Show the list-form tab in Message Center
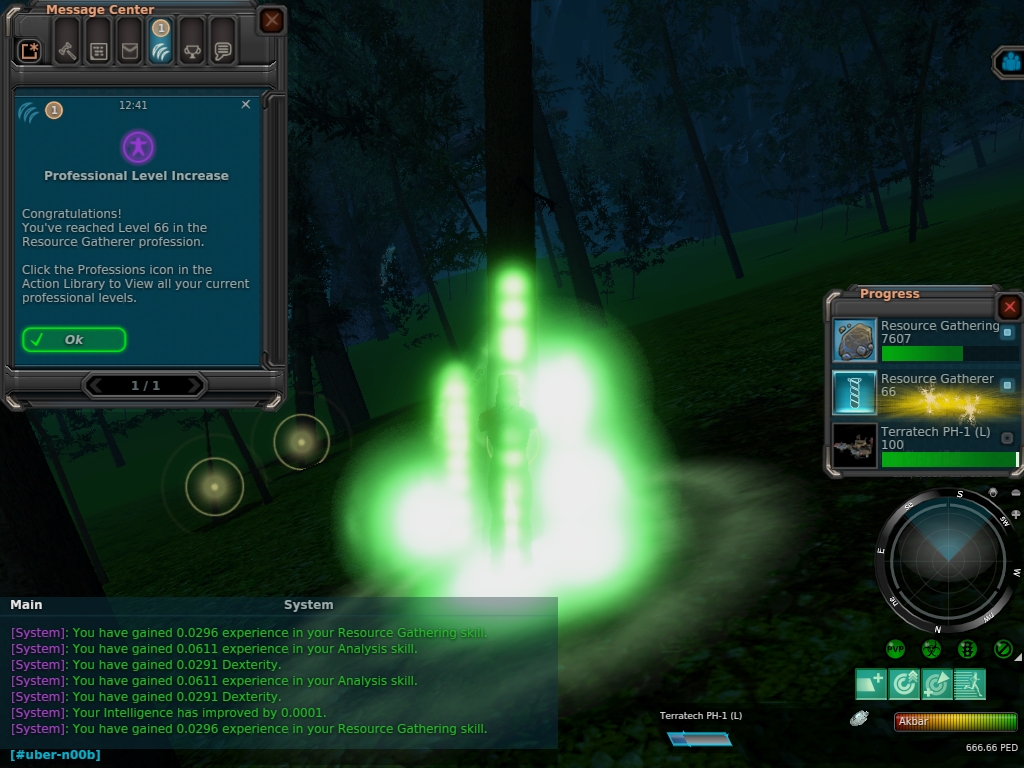Viewport: 1024px width, 768px height. coord(98,51)
